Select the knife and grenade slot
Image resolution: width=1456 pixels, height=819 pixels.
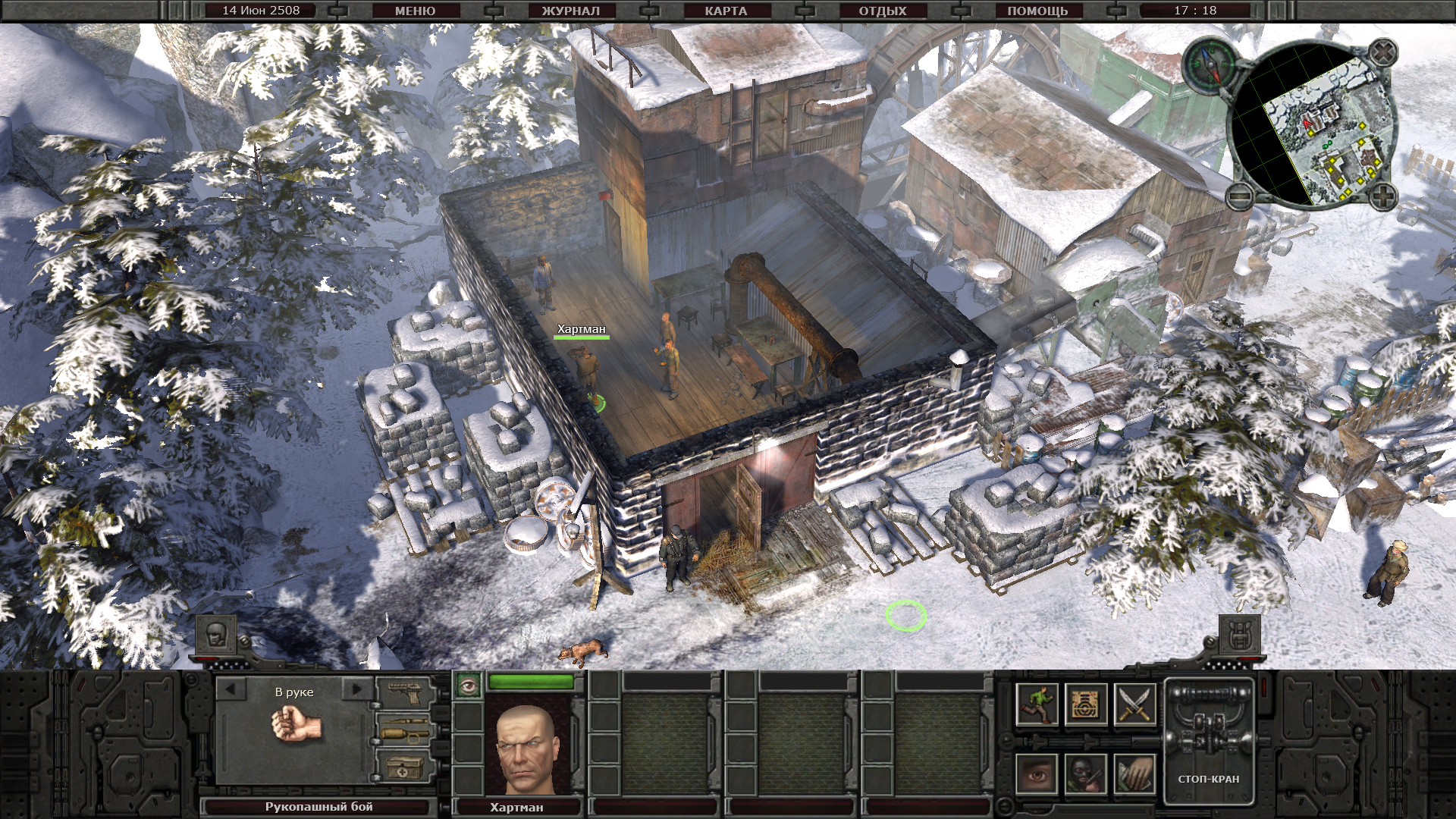coord(405,732)
